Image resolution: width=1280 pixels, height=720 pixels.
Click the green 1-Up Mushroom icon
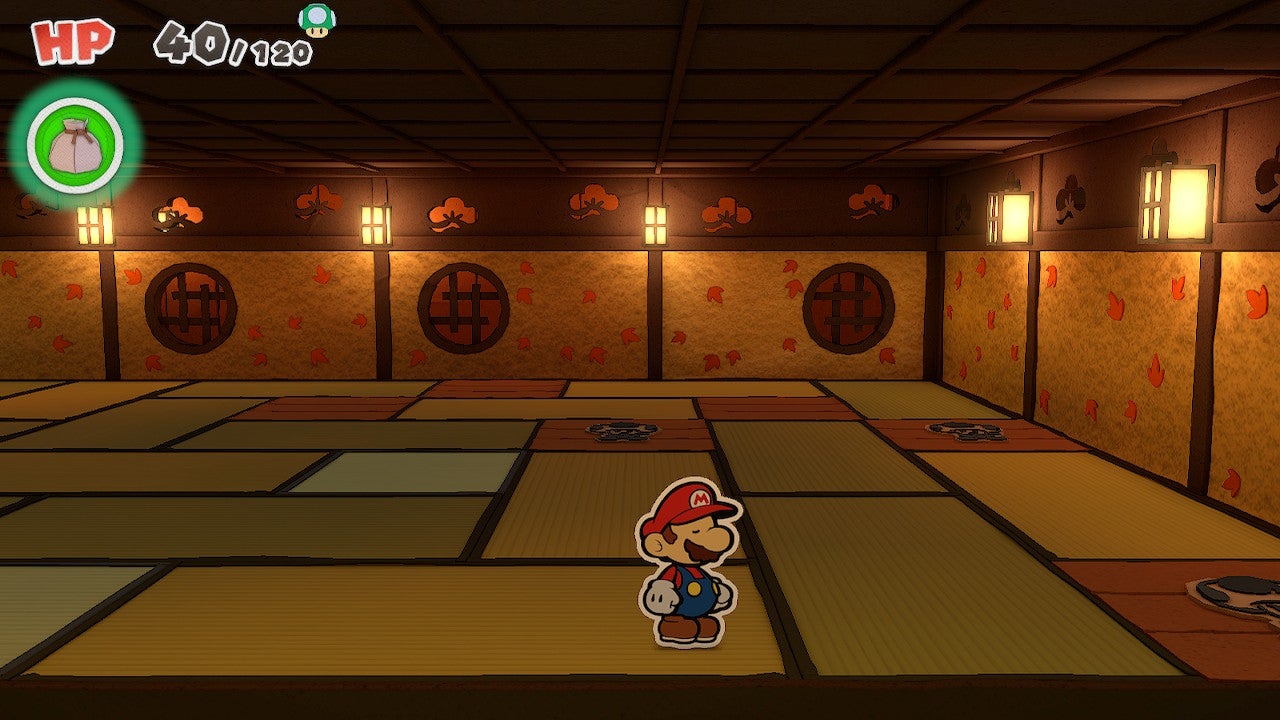click(318, 20)
